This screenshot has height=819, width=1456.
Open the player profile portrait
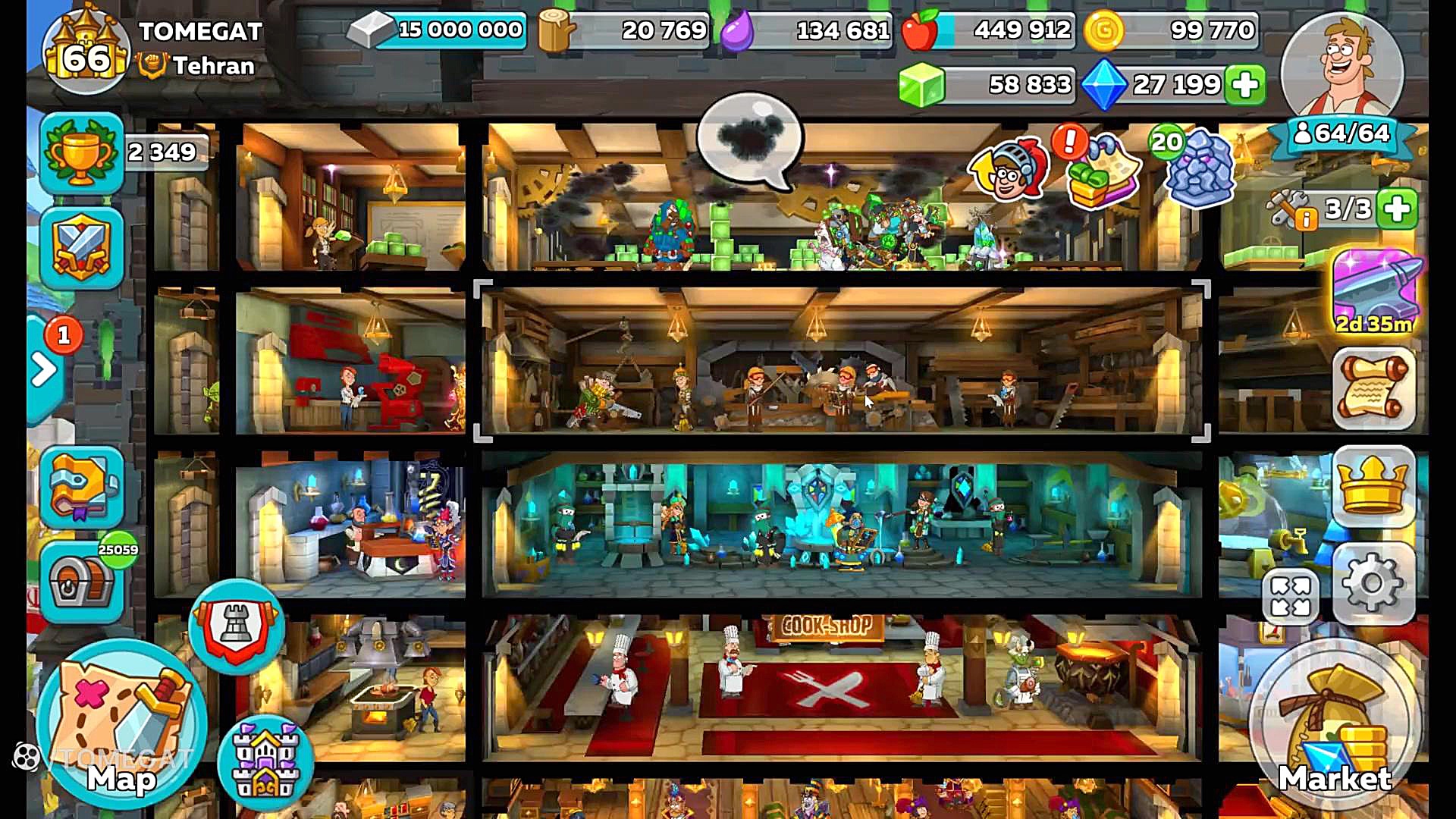pos(1342,70)
